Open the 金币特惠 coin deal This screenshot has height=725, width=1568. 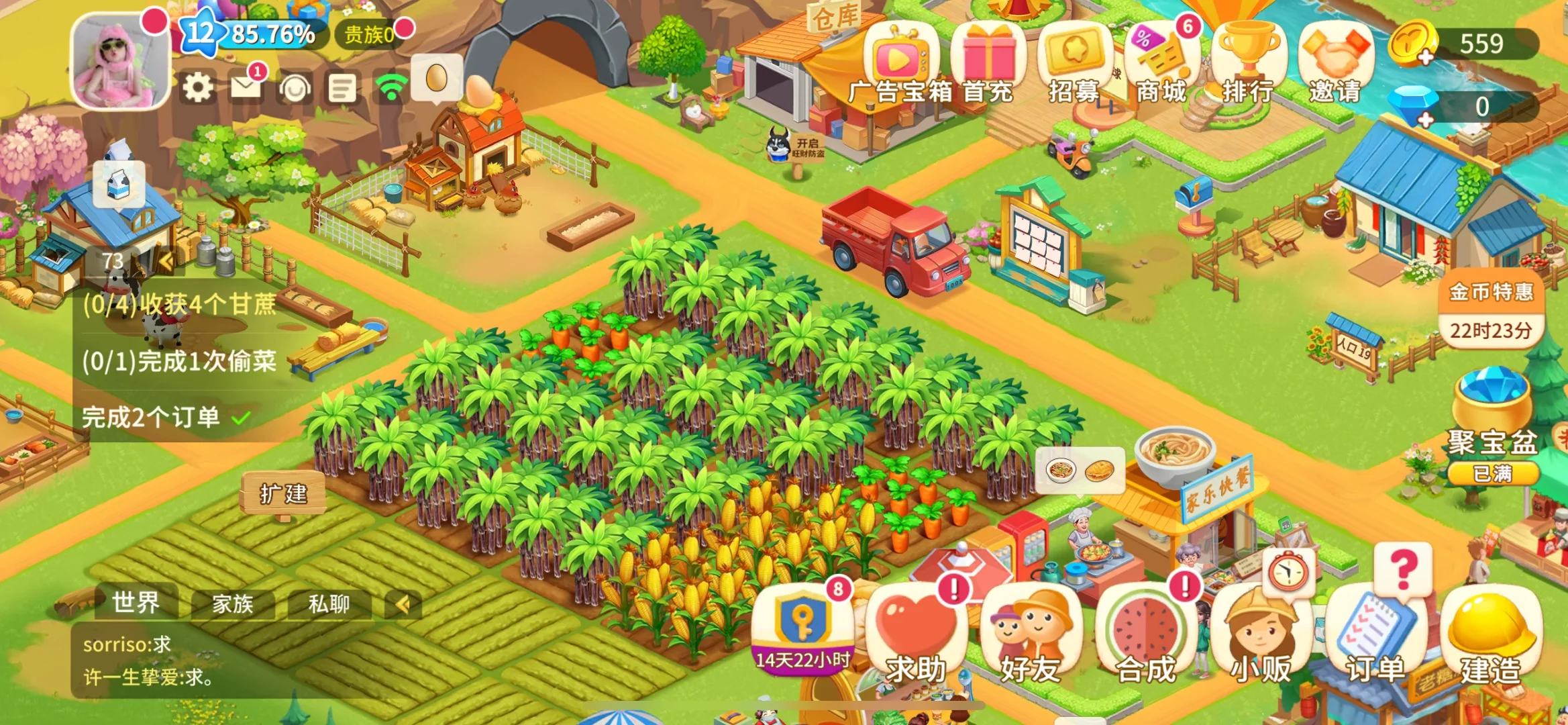(1491, 312)
